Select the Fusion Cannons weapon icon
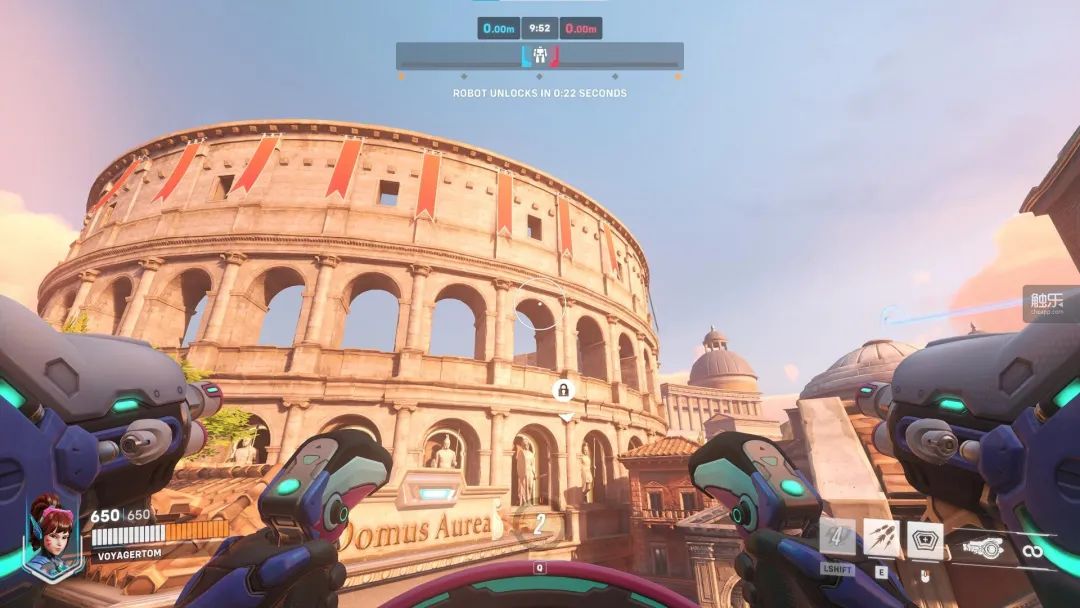The height and width of the screenshot is (608, 1080). pos(984,547)
